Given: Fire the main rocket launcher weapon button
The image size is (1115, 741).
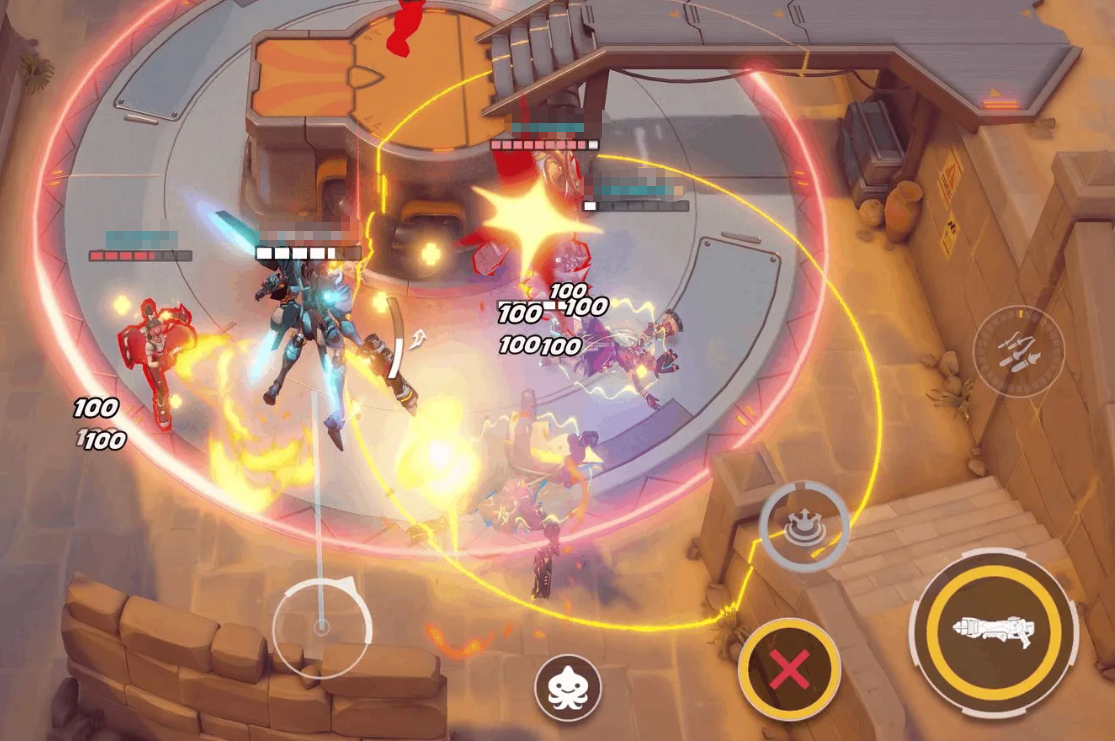Looking at the screenshot, I should 993,631.
